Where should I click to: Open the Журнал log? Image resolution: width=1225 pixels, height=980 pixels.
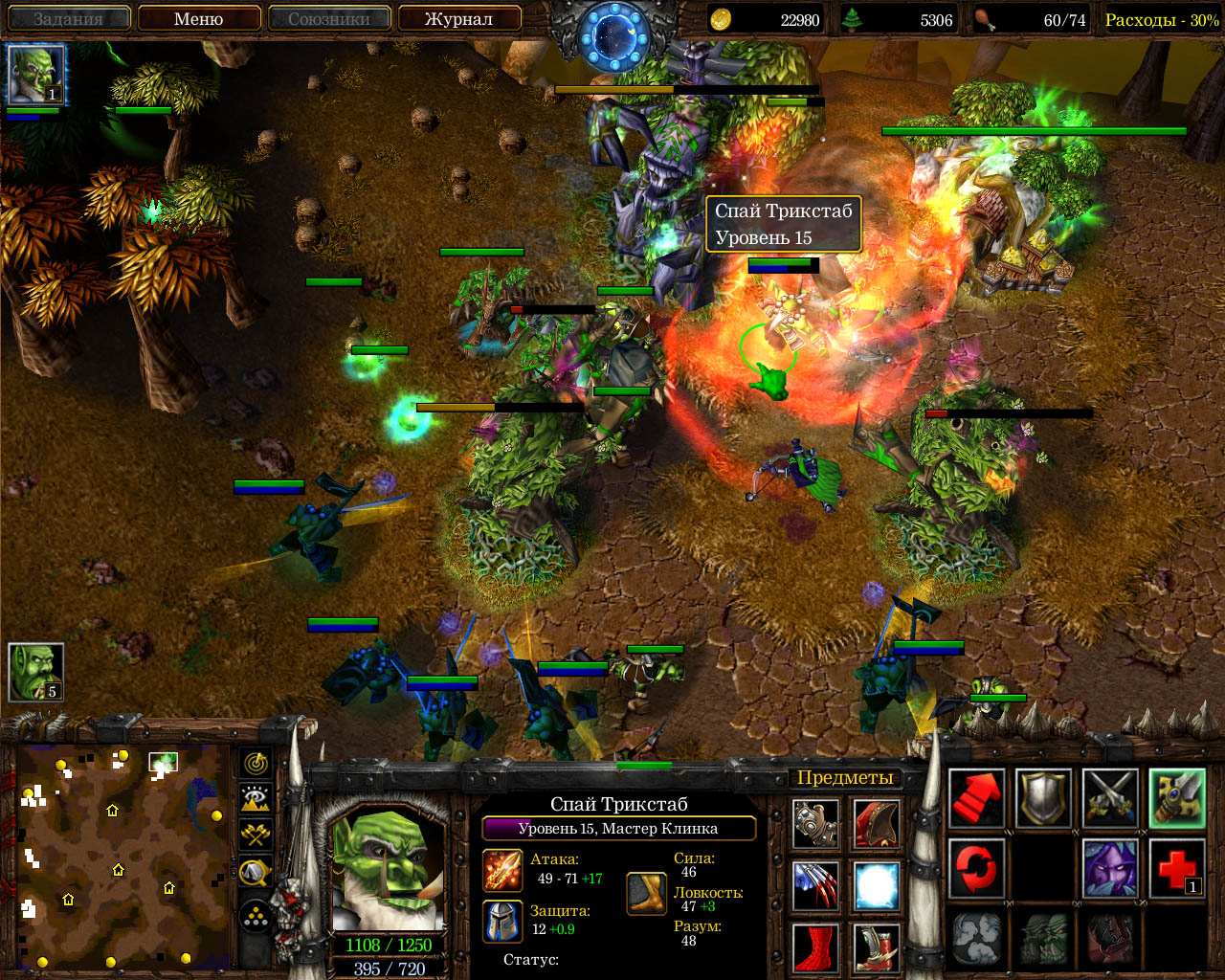tap(458, 18)
